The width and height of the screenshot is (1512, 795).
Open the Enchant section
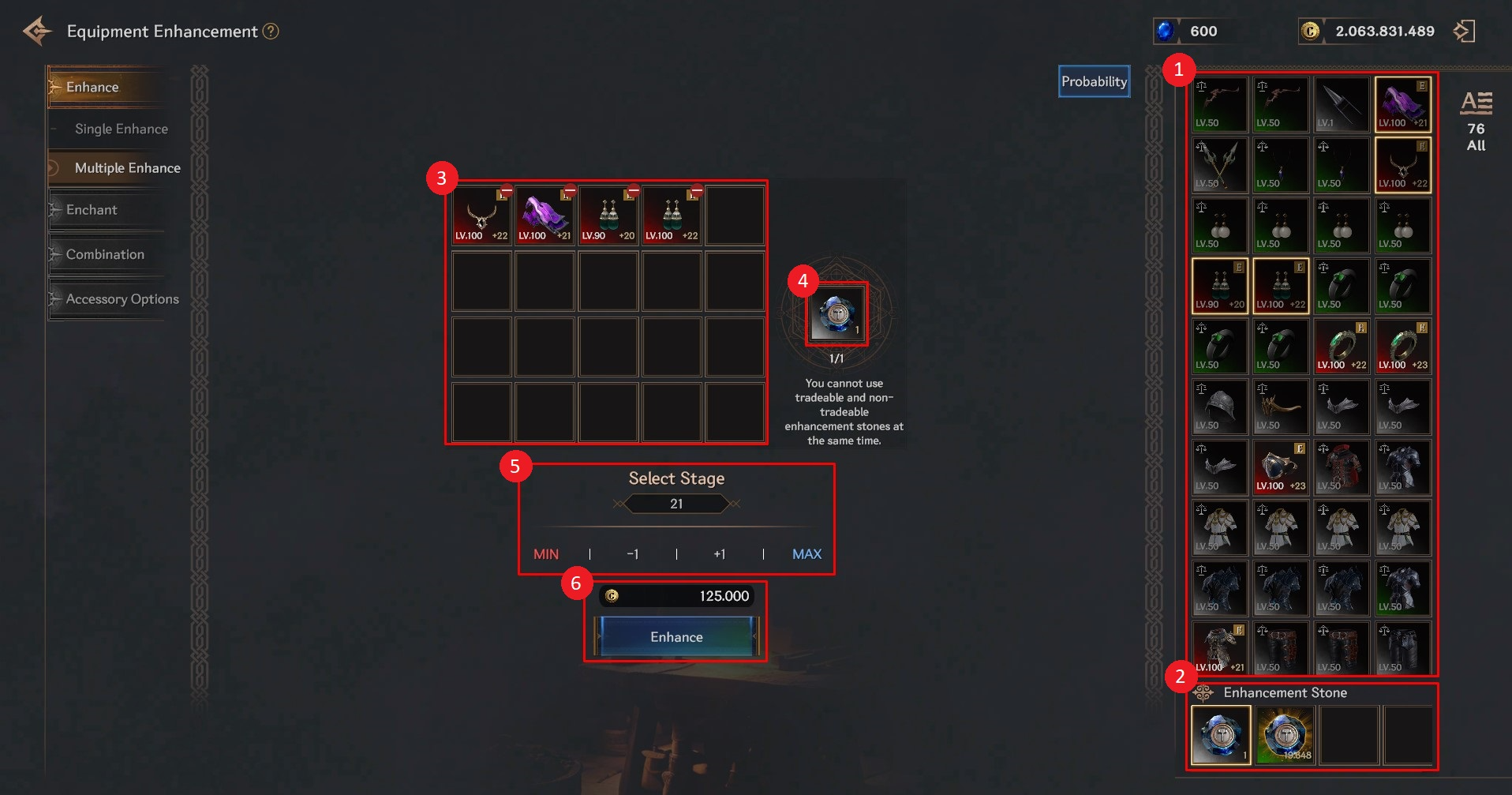(x=92, y=210)
